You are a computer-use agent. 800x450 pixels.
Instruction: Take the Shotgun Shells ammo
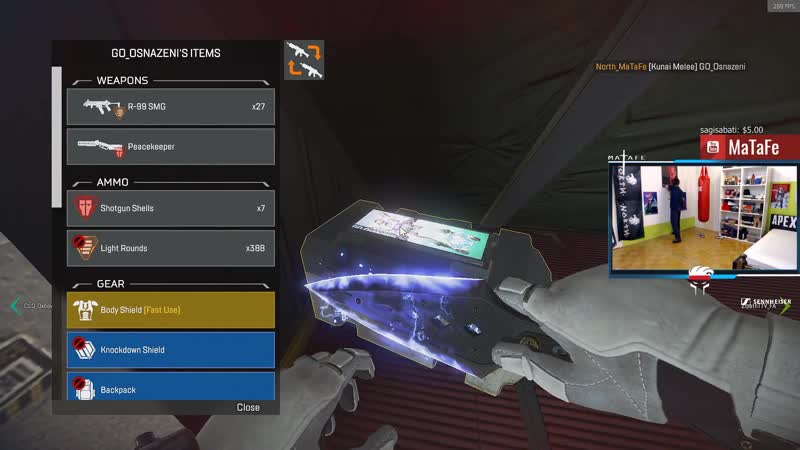click(x=170, y=208)
